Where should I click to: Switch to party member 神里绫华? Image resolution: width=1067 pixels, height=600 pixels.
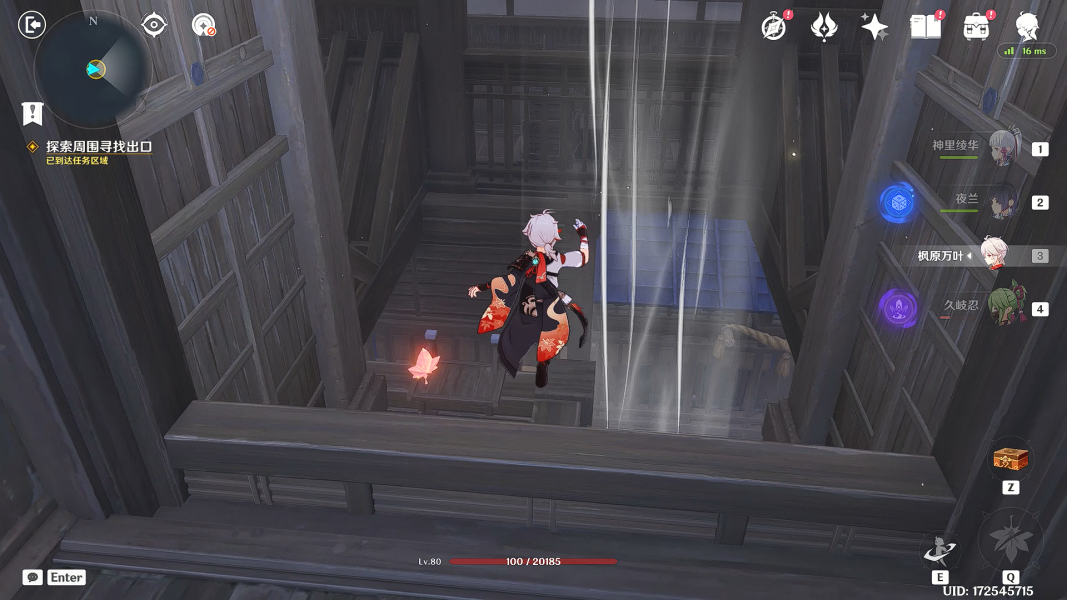point(1002,148)
